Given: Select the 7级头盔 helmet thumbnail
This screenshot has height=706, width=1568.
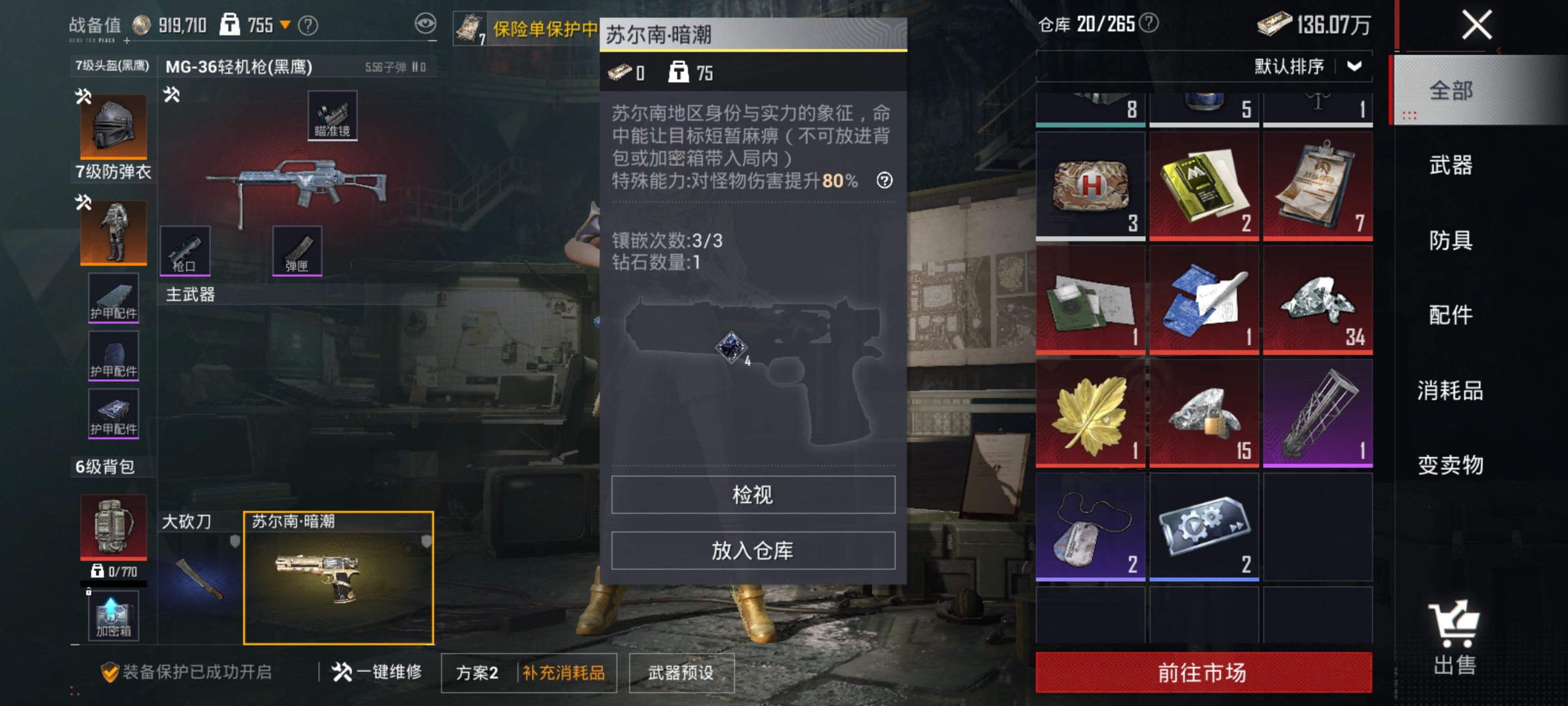Looking at the screenshot, I should tap(112, 126).
